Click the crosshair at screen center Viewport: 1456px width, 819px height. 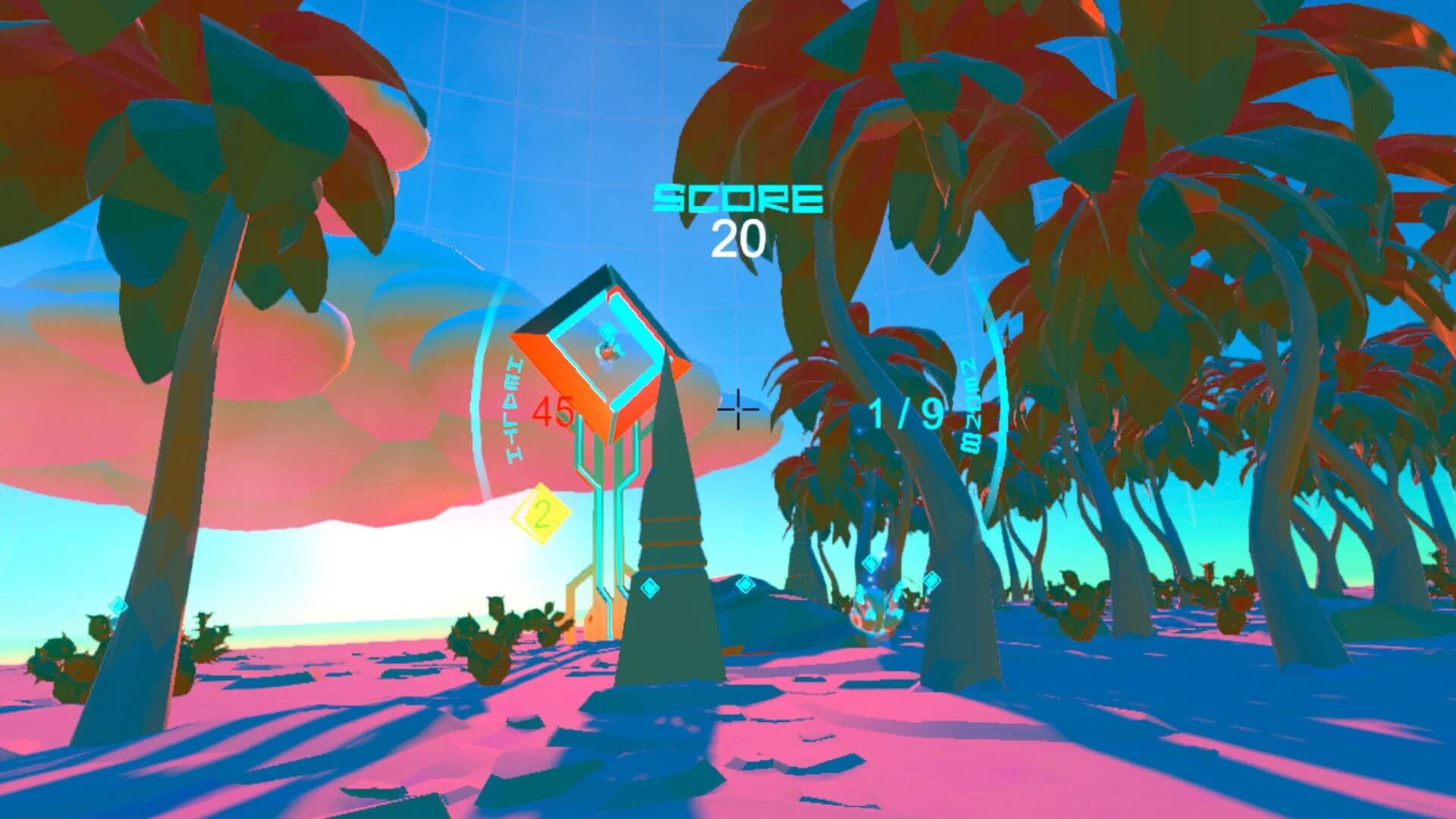(737, 409)
